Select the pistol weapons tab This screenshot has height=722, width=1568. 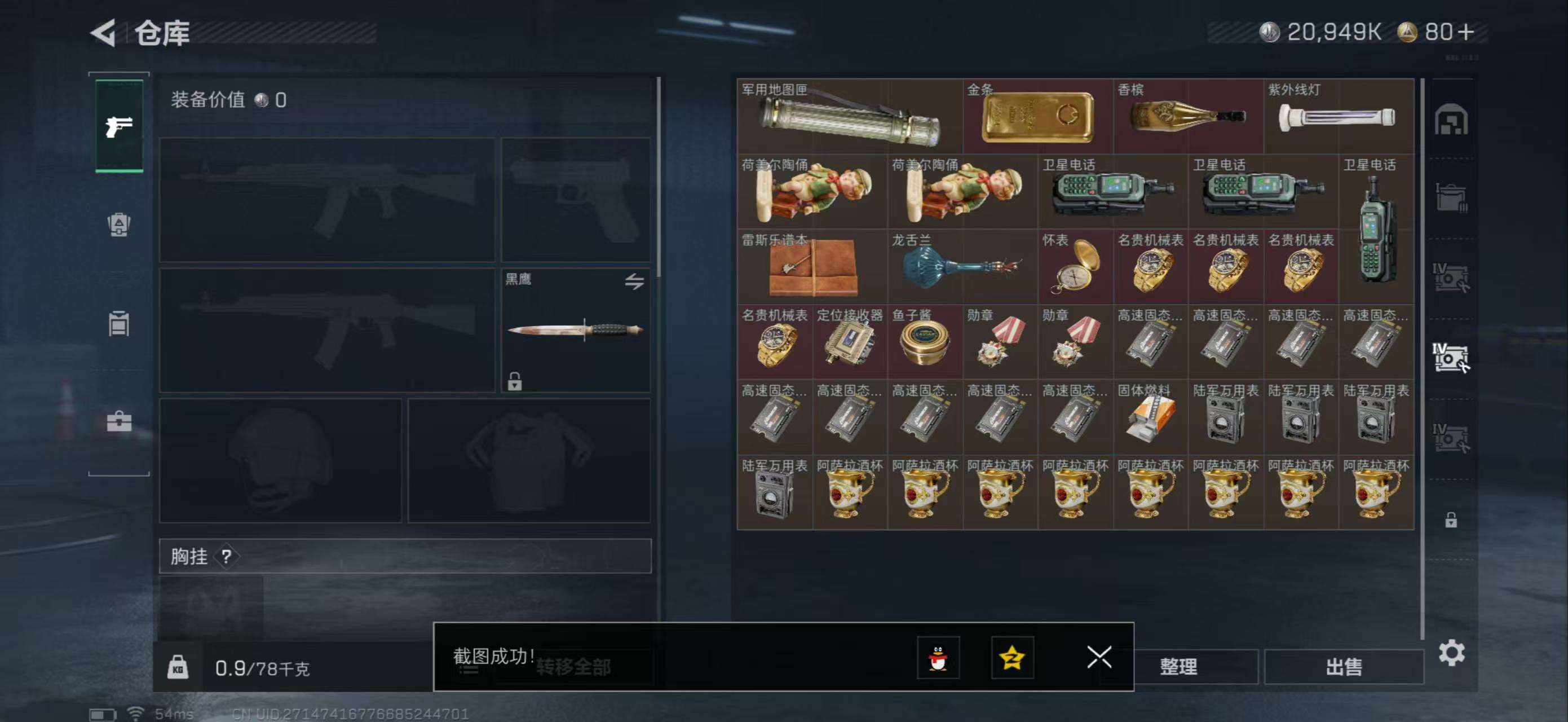(120, 126)
